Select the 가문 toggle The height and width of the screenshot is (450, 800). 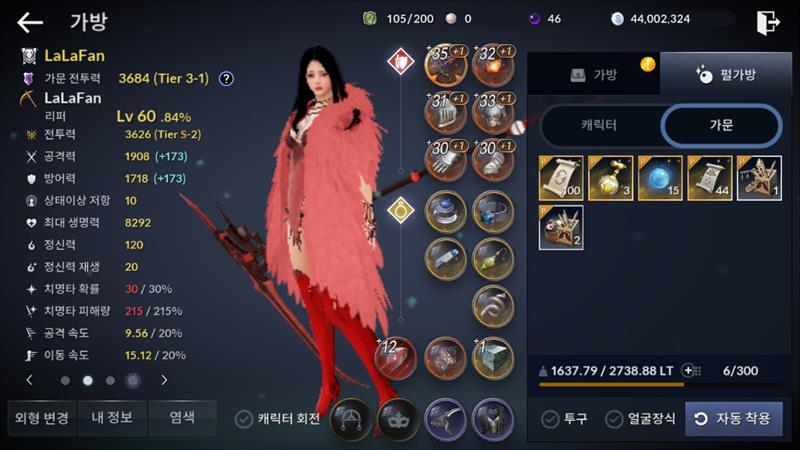[720, 126]
